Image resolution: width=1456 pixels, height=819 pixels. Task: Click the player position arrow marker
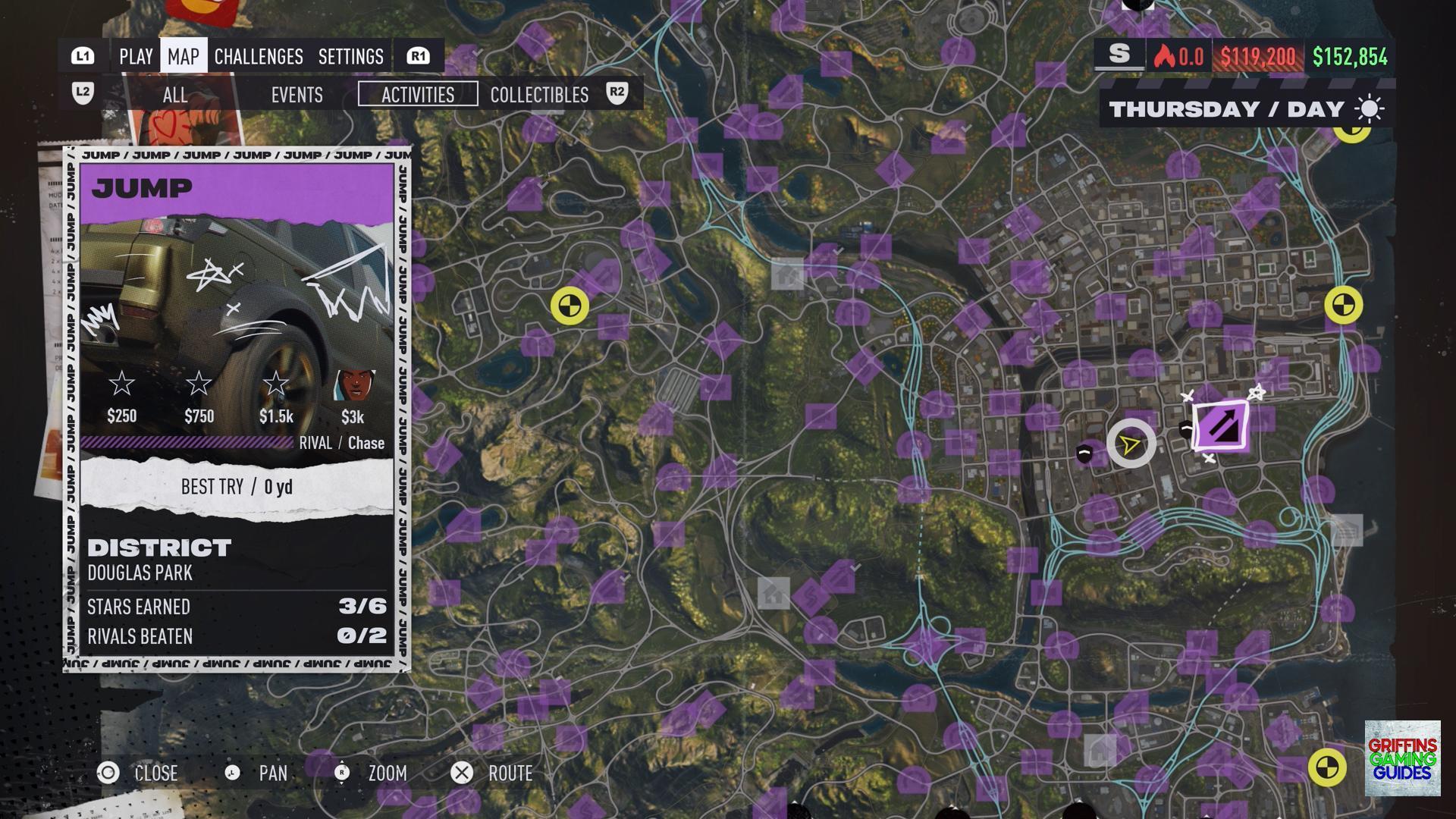point(1131,444)
